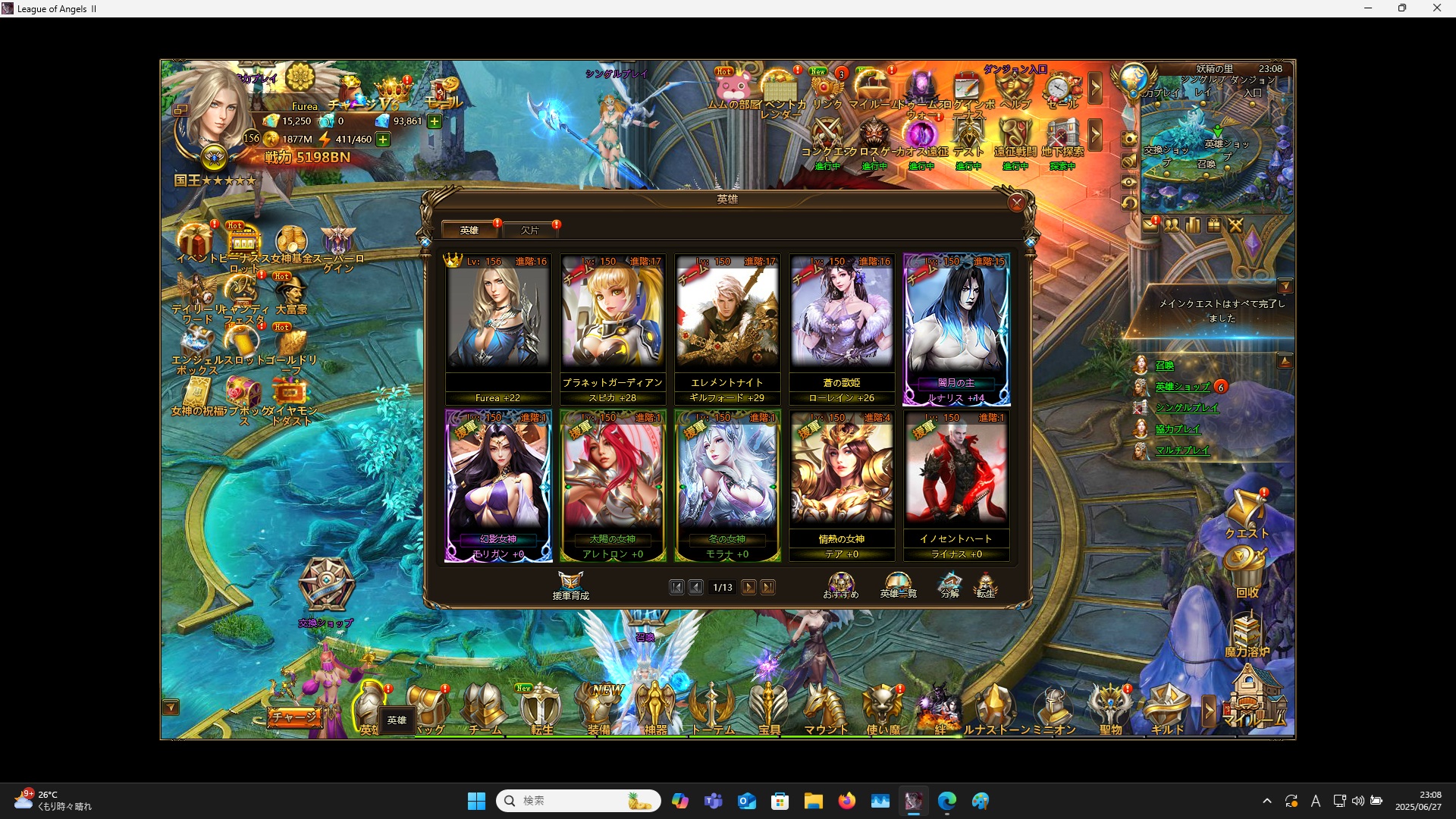Viewport: 1456px width, 819px height.
Task: Collapse the main quest tracker panel
Action: tap(1287, 286)
